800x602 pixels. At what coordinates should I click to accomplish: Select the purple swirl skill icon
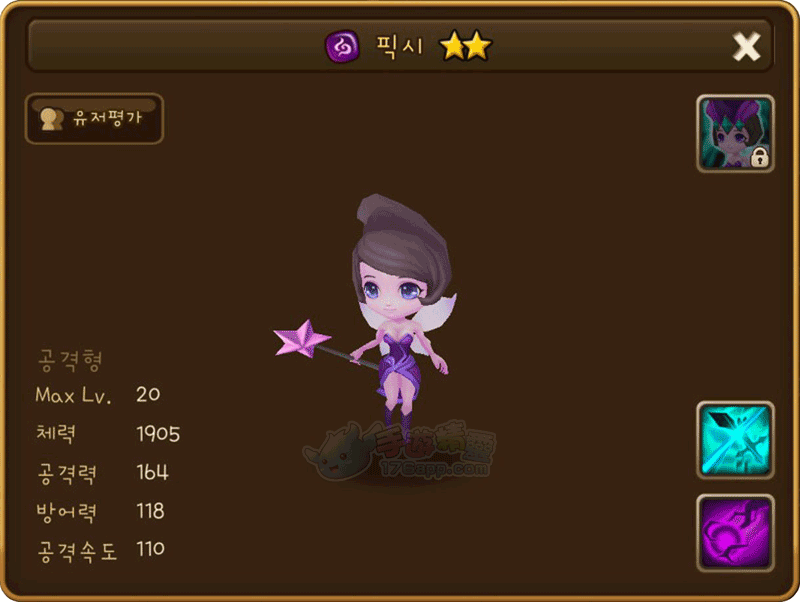point(735,532)
